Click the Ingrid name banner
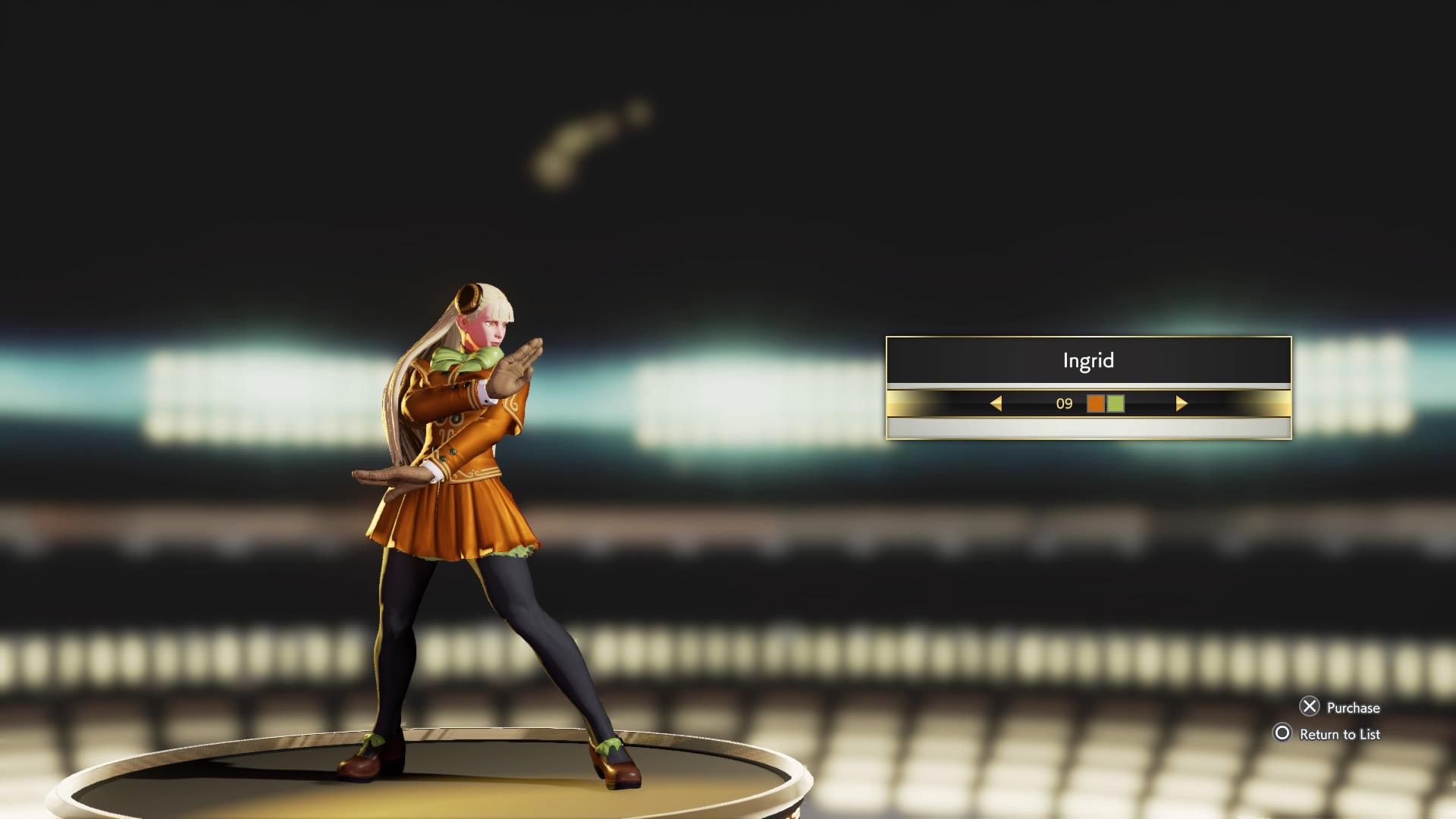 pos(1088,360)
